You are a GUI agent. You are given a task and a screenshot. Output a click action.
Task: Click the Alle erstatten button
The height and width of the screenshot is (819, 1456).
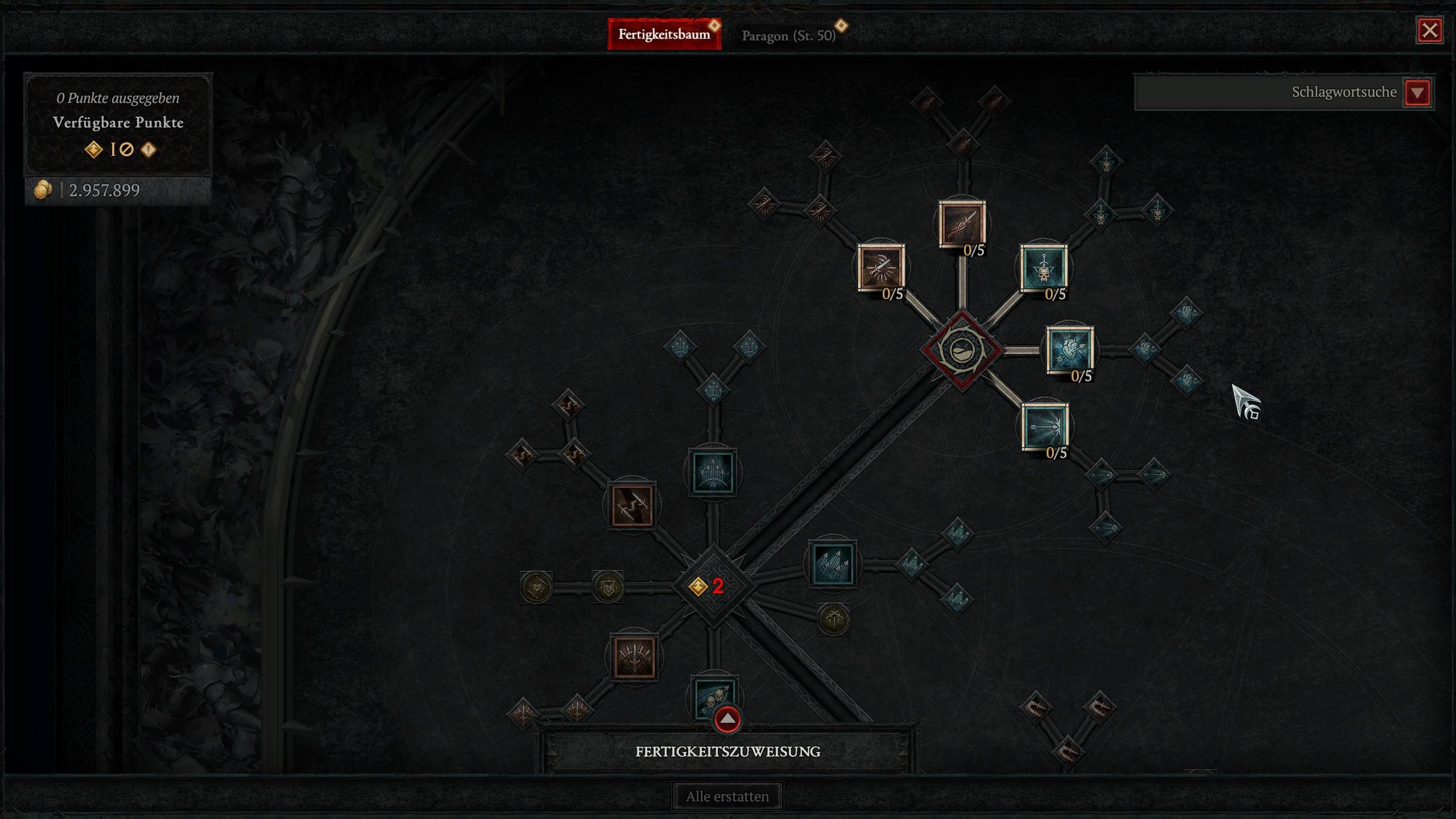[x=727, y=796]
